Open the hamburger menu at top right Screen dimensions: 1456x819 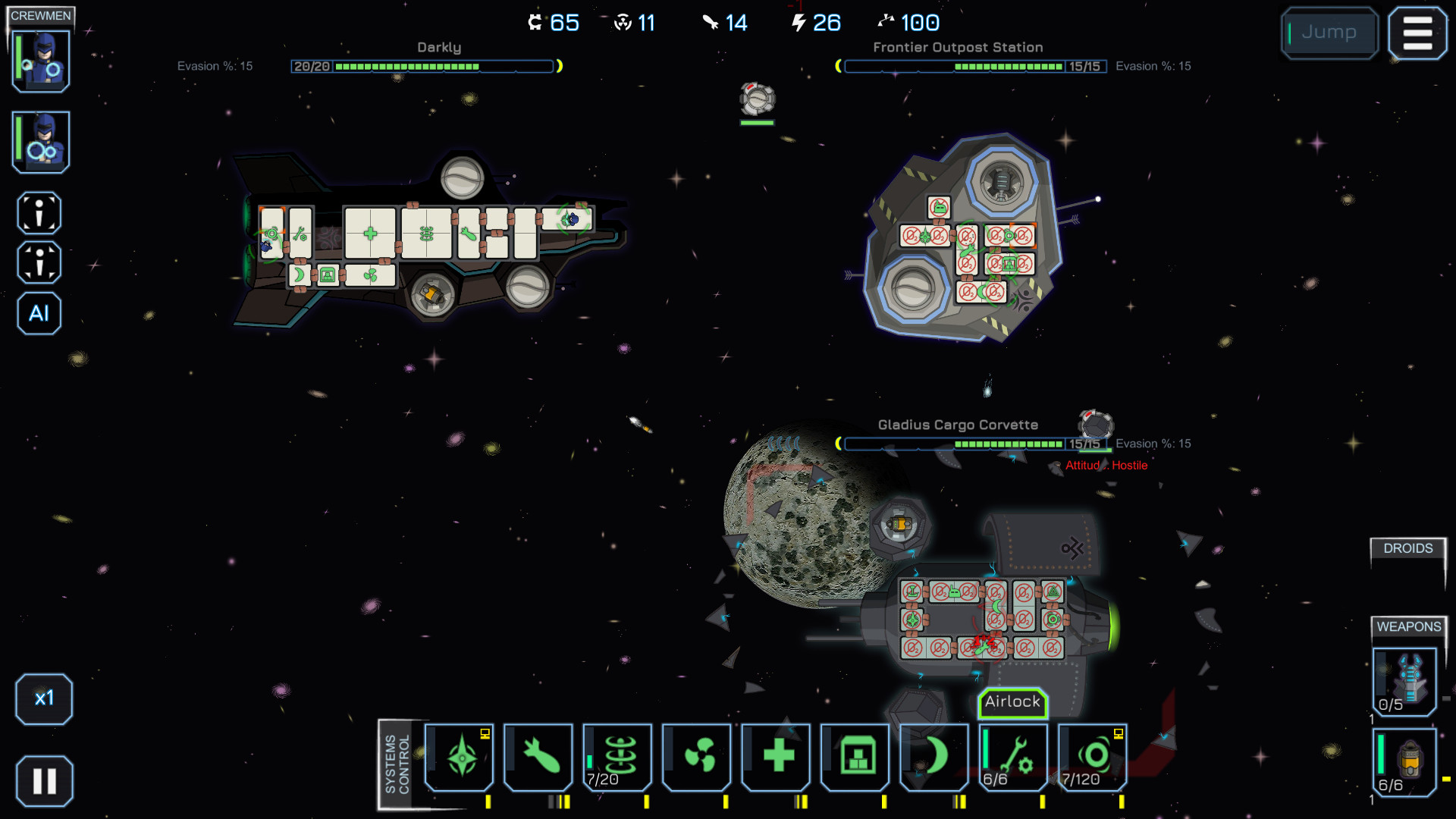click(x=1417, y=33)
